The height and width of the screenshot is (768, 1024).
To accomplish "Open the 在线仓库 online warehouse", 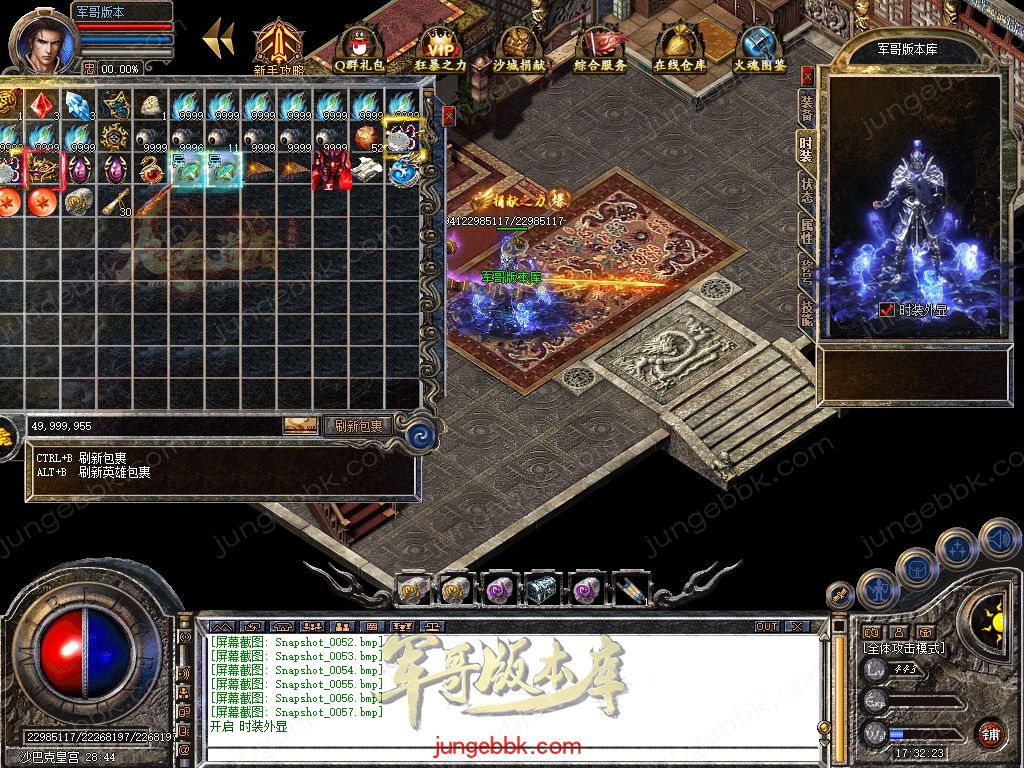I will click(679, 48).
